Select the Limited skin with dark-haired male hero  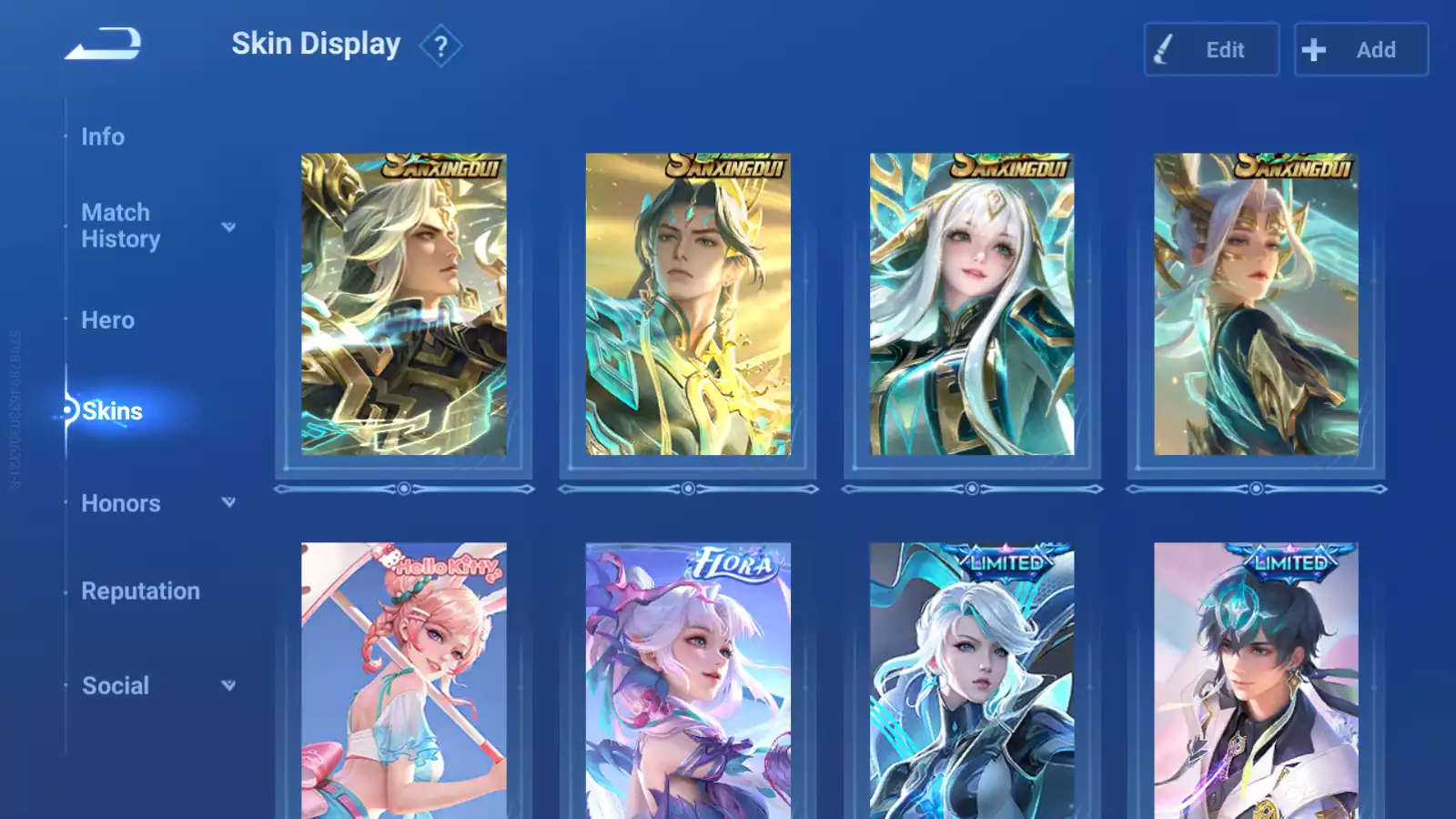pos(1256,681)
